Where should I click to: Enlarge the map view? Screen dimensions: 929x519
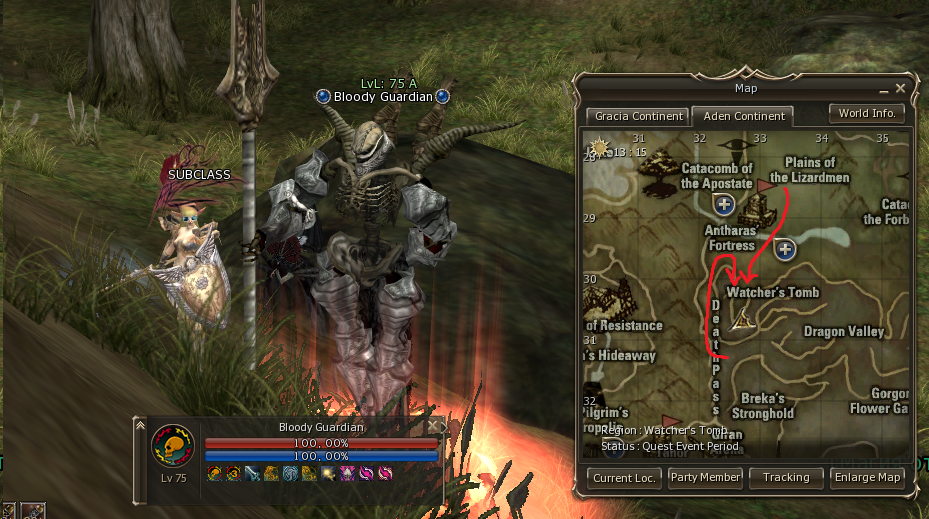[868, 477]
